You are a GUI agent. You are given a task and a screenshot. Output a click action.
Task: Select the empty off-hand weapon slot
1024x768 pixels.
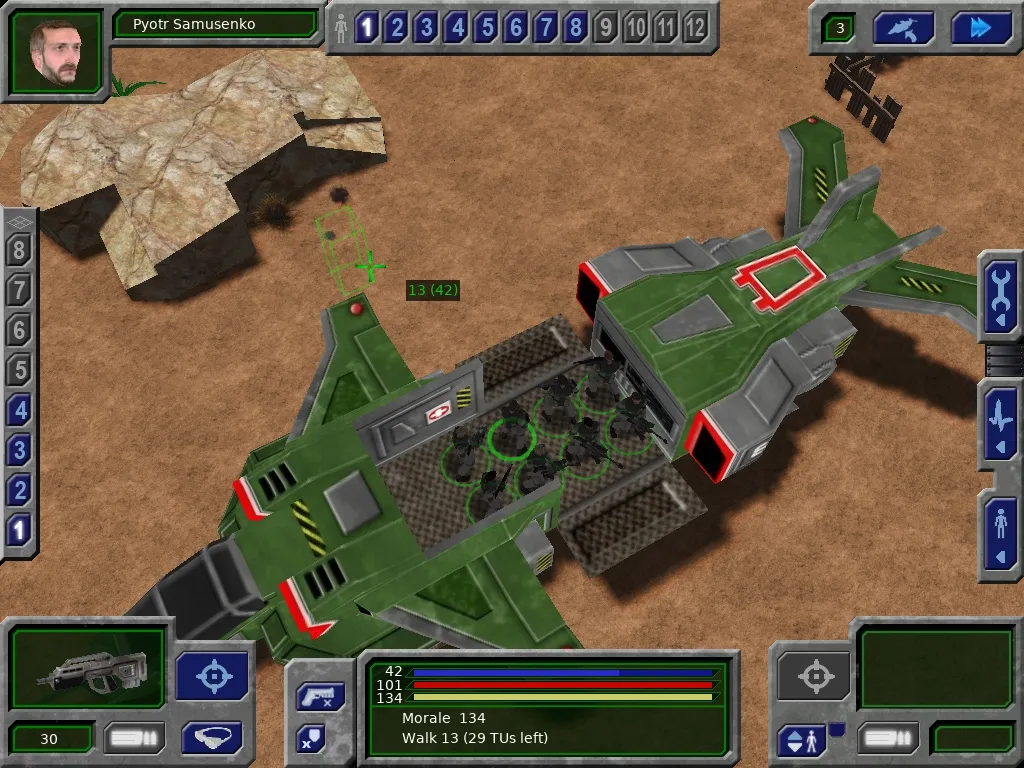click(922, 670)
